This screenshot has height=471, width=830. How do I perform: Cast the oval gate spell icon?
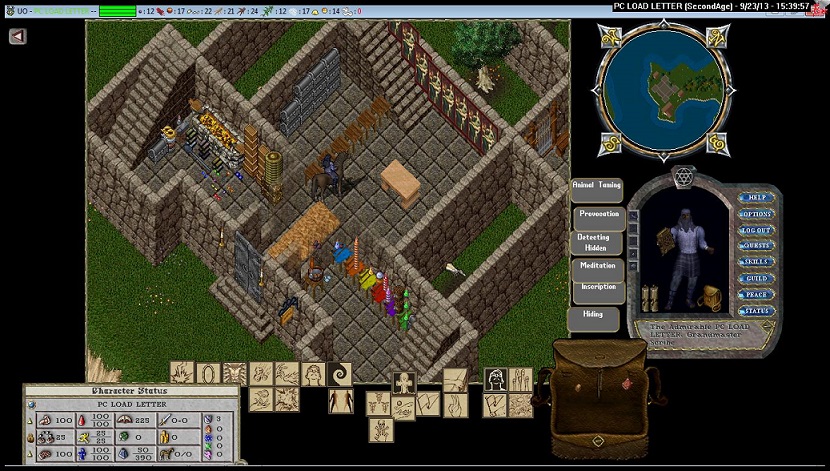209,374
